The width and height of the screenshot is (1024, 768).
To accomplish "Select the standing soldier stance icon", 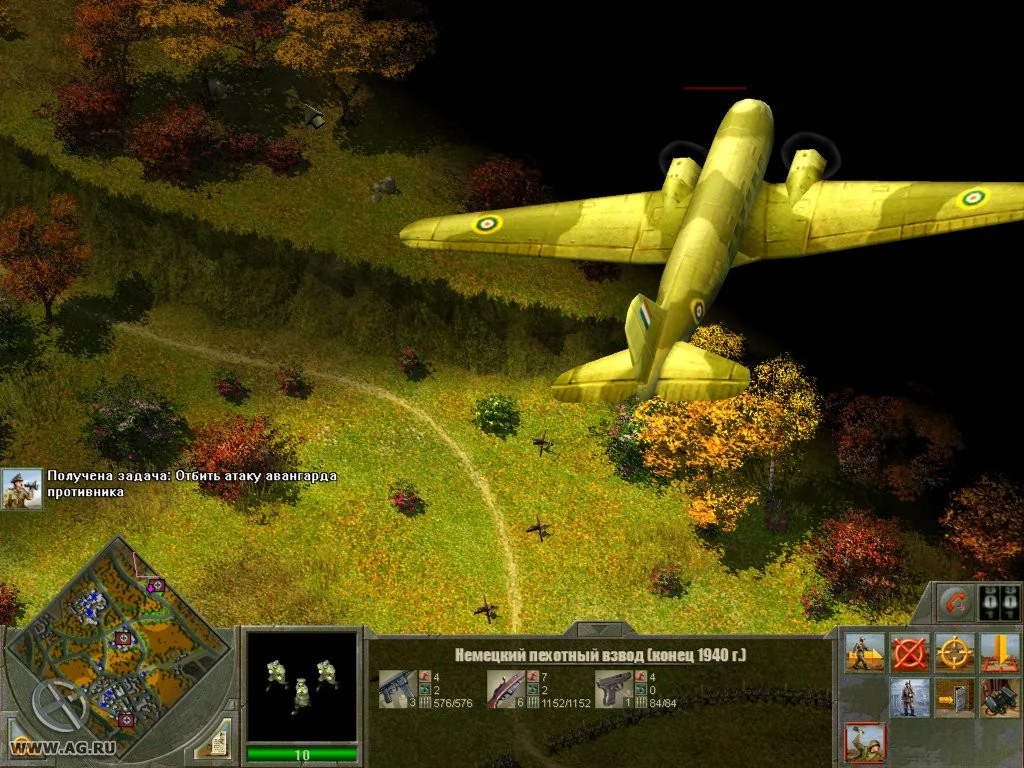I will point(909,697).
